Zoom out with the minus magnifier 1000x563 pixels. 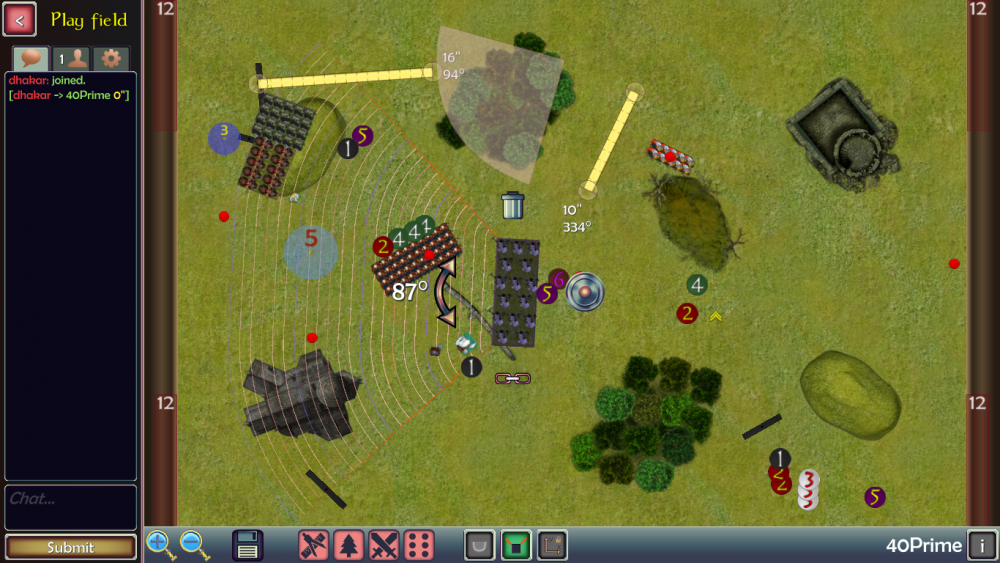[x=194, y=545]
